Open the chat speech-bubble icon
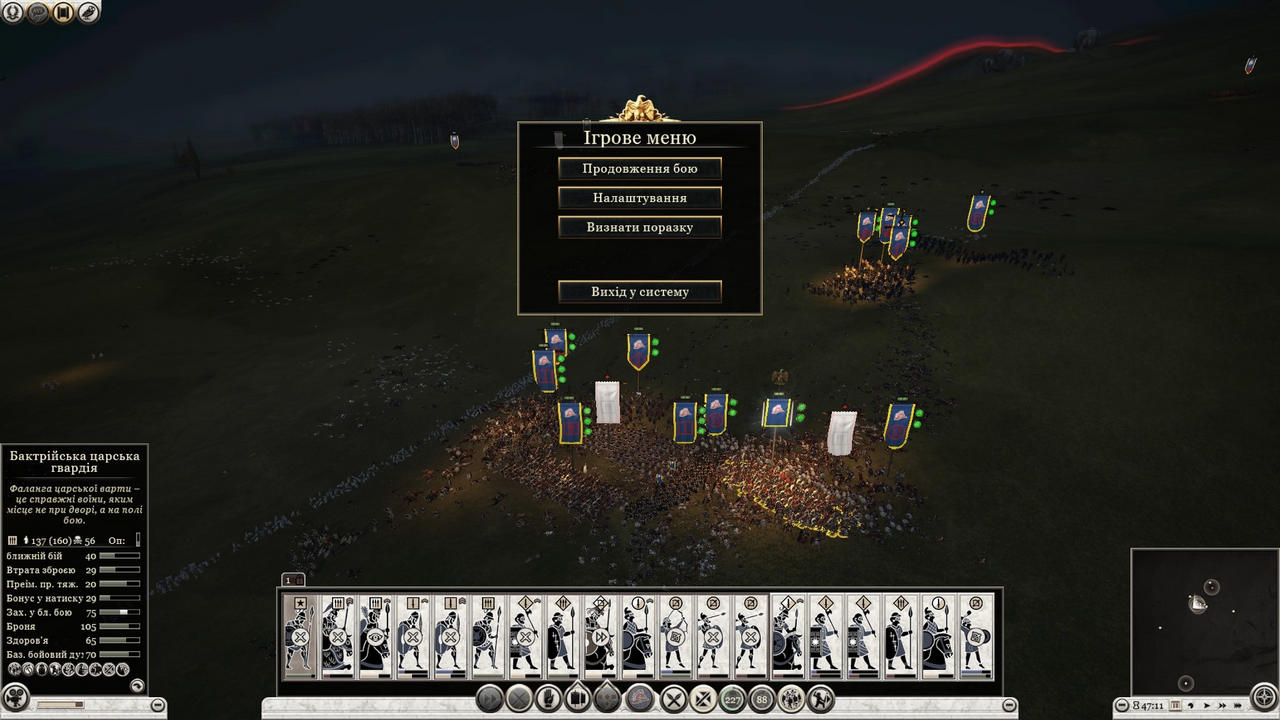 [x=38, y=13]
